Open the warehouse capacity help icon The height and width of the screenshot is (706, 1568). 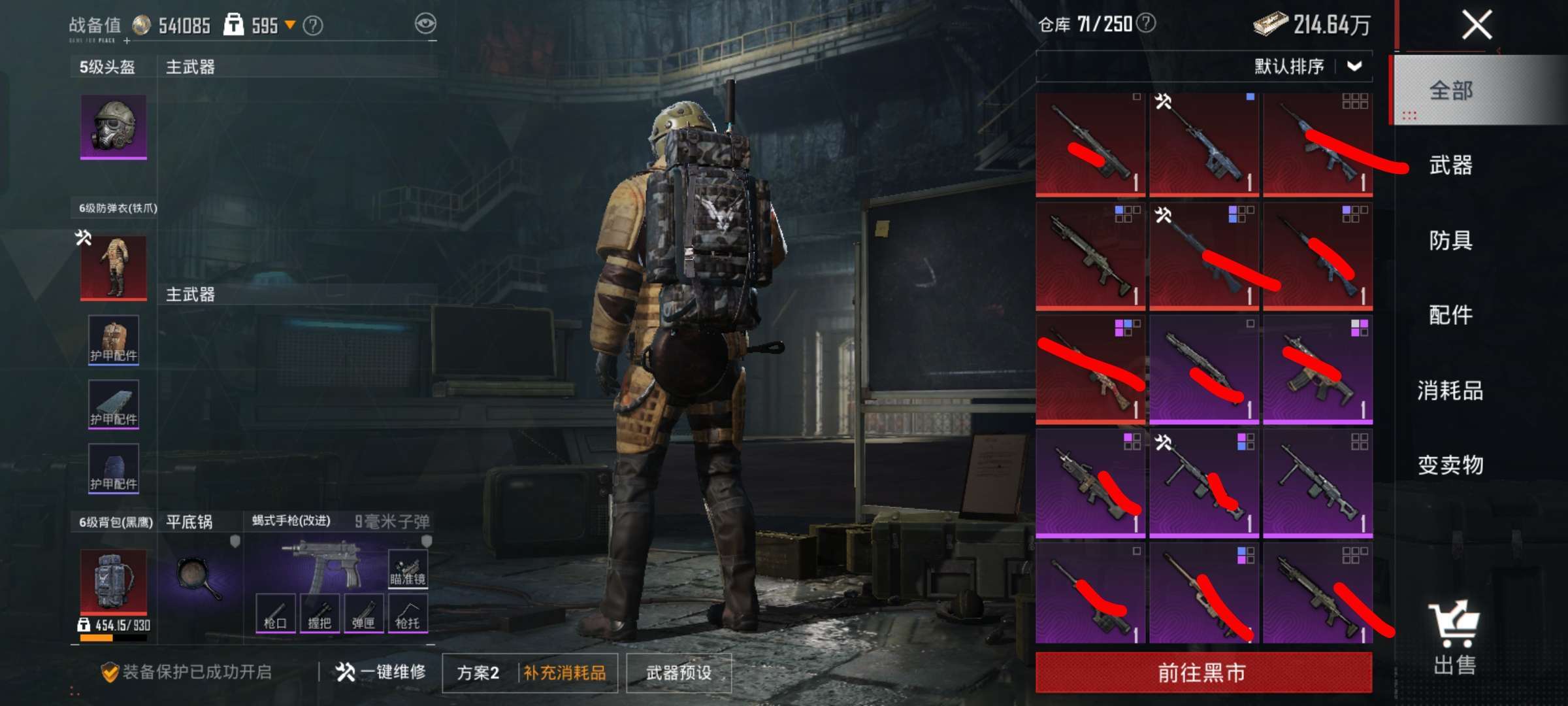click(1146, 24)
